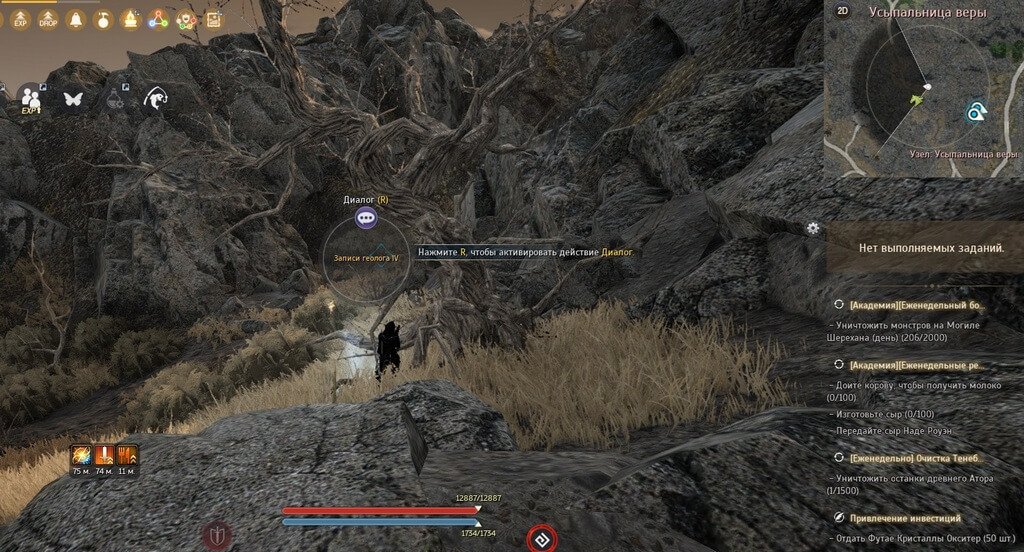Click the blue node marker on minimap
Viewport: 1024px width, 552px height.
[975, 114]
